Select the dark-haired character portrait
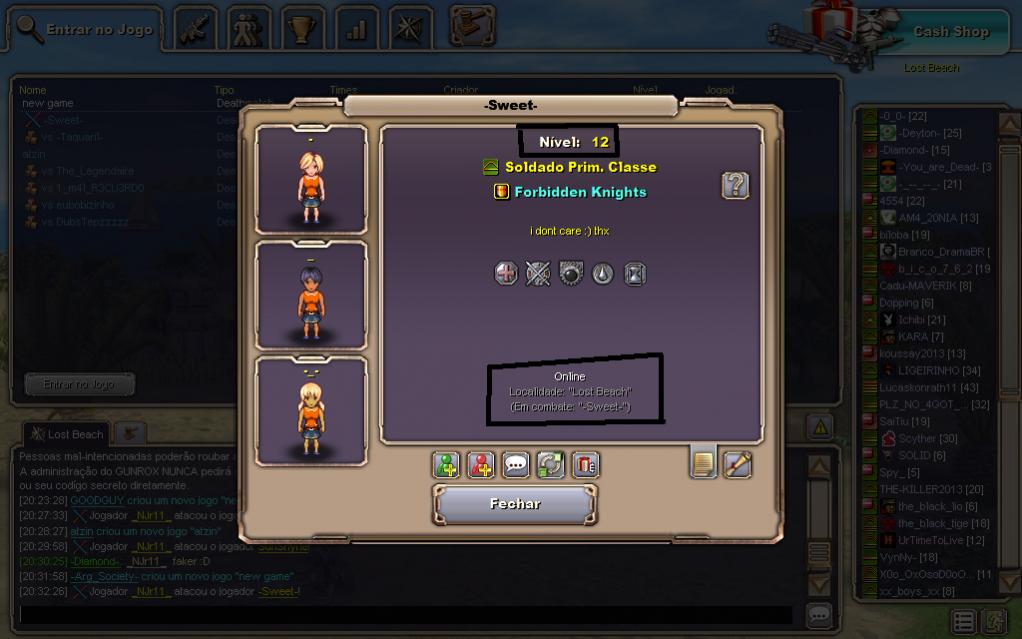 (311, 297)
